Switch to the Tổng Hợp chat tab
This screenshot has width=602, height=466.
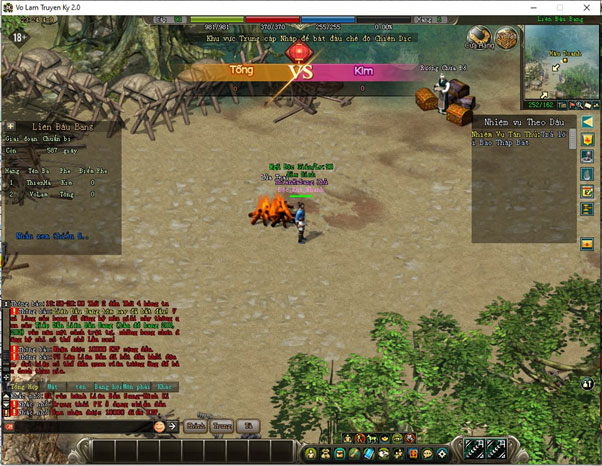coord(21,385)
